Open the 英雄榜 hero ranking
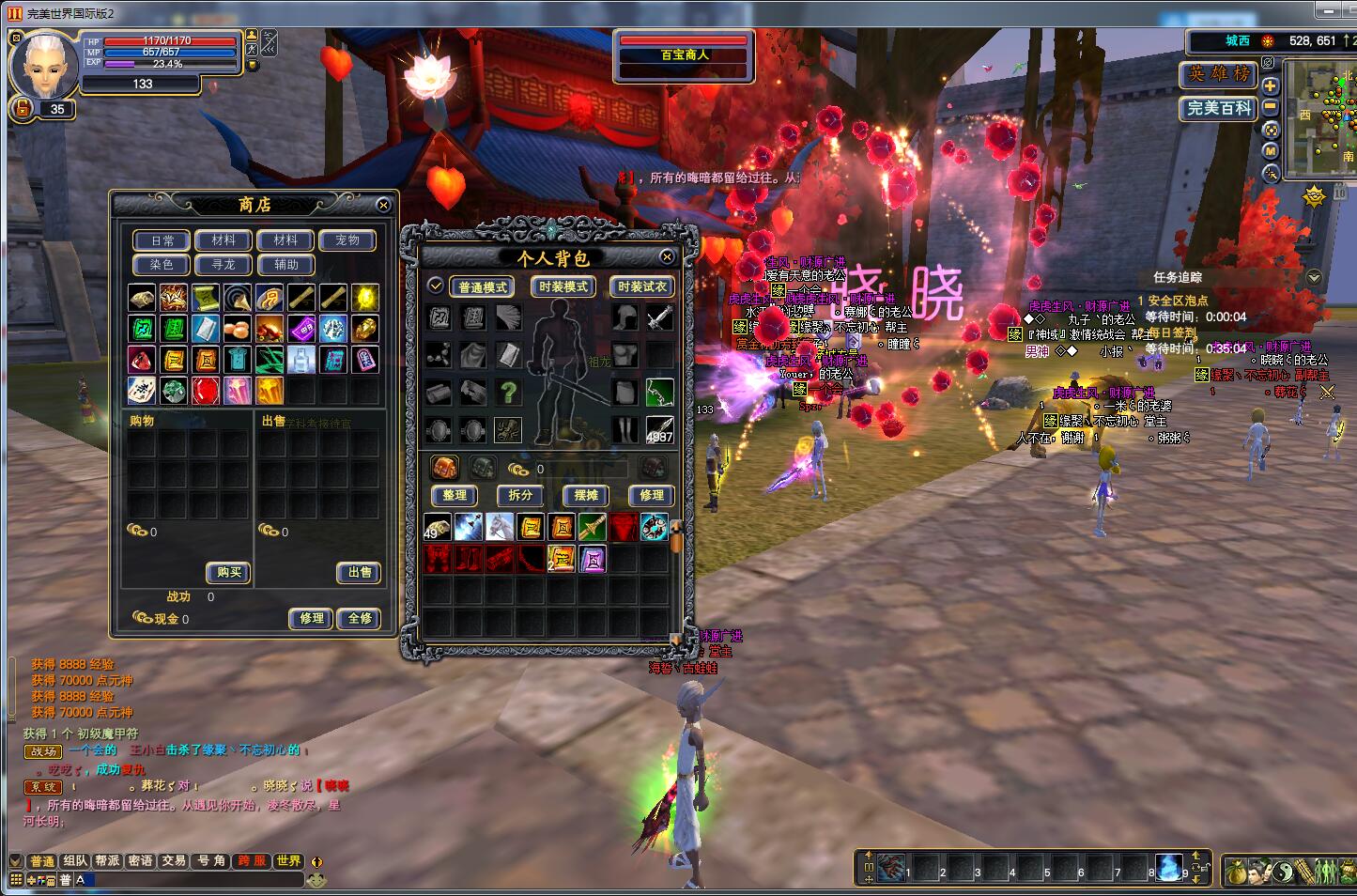The width and height of the screenshot is (1357, 896). coord(1218,74)
